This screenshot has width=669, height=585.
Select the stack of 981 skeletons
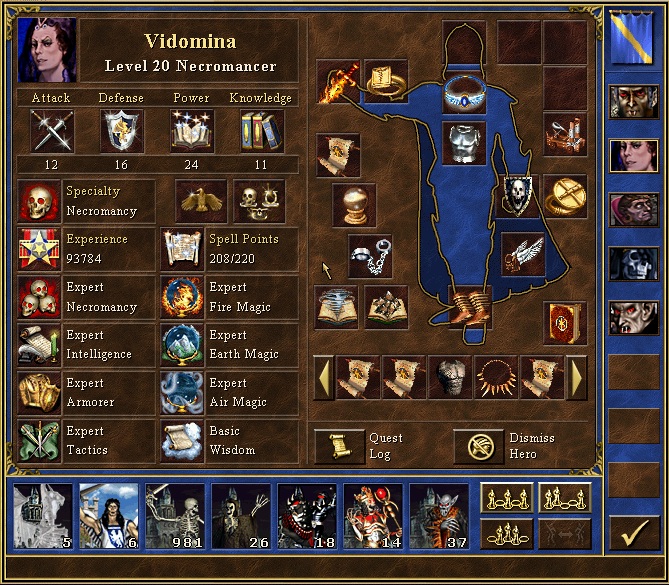coord(175,517)
